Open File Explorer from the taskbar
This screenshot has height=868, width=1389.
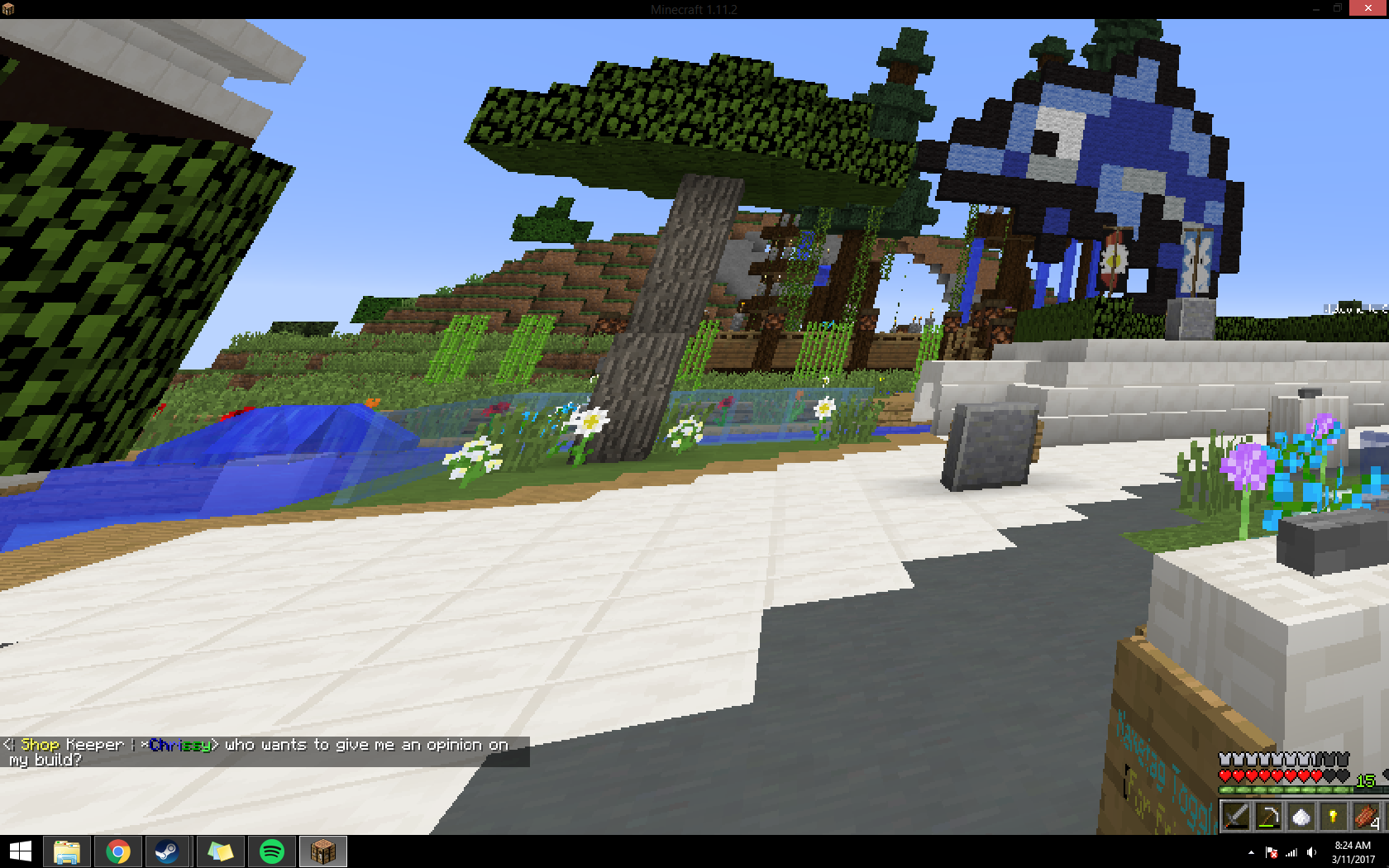point(69,851)
